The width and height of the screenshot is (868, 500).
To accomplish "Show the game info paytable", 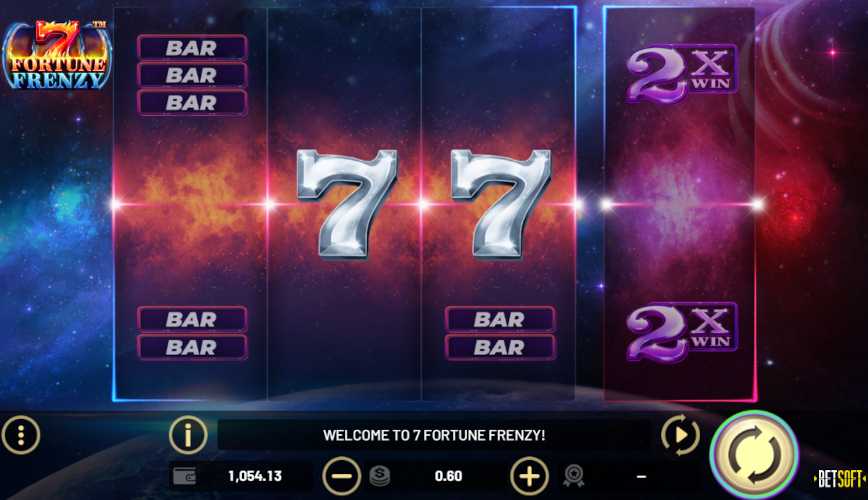I will [x=188, y=435].
